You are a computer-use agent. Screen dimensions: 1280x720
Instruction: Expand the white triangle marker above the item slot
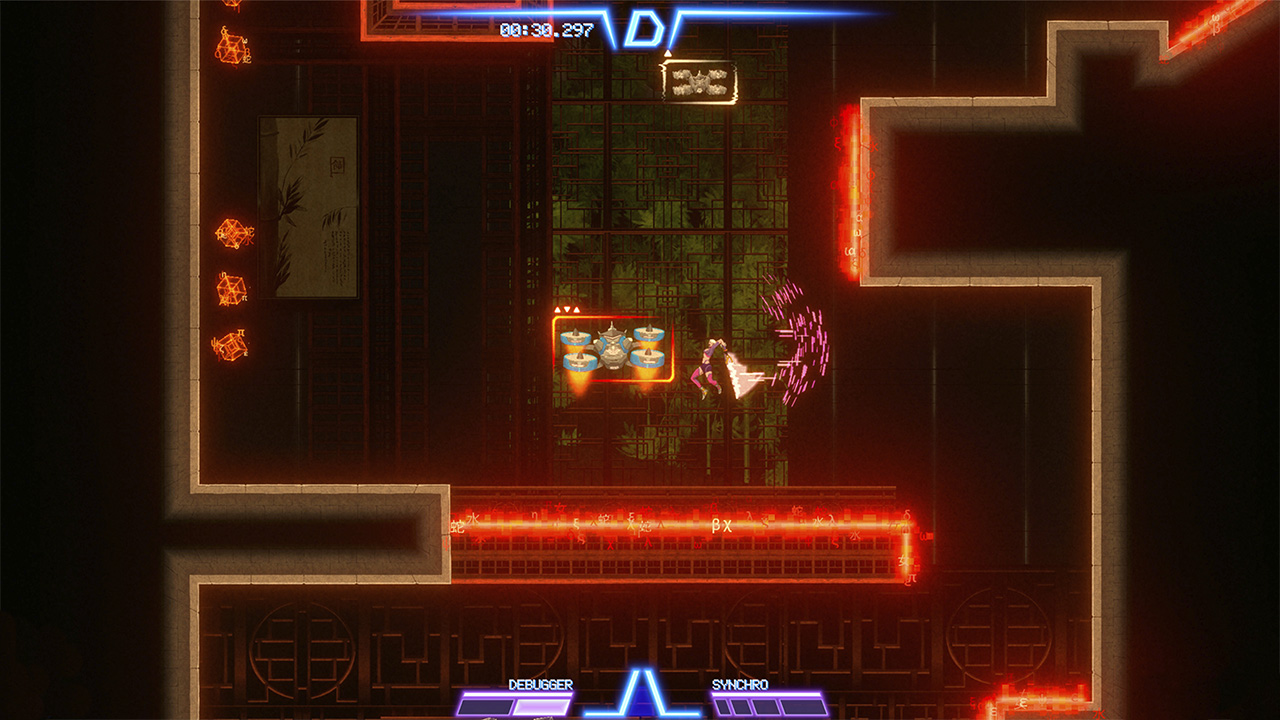coord(668,53)
